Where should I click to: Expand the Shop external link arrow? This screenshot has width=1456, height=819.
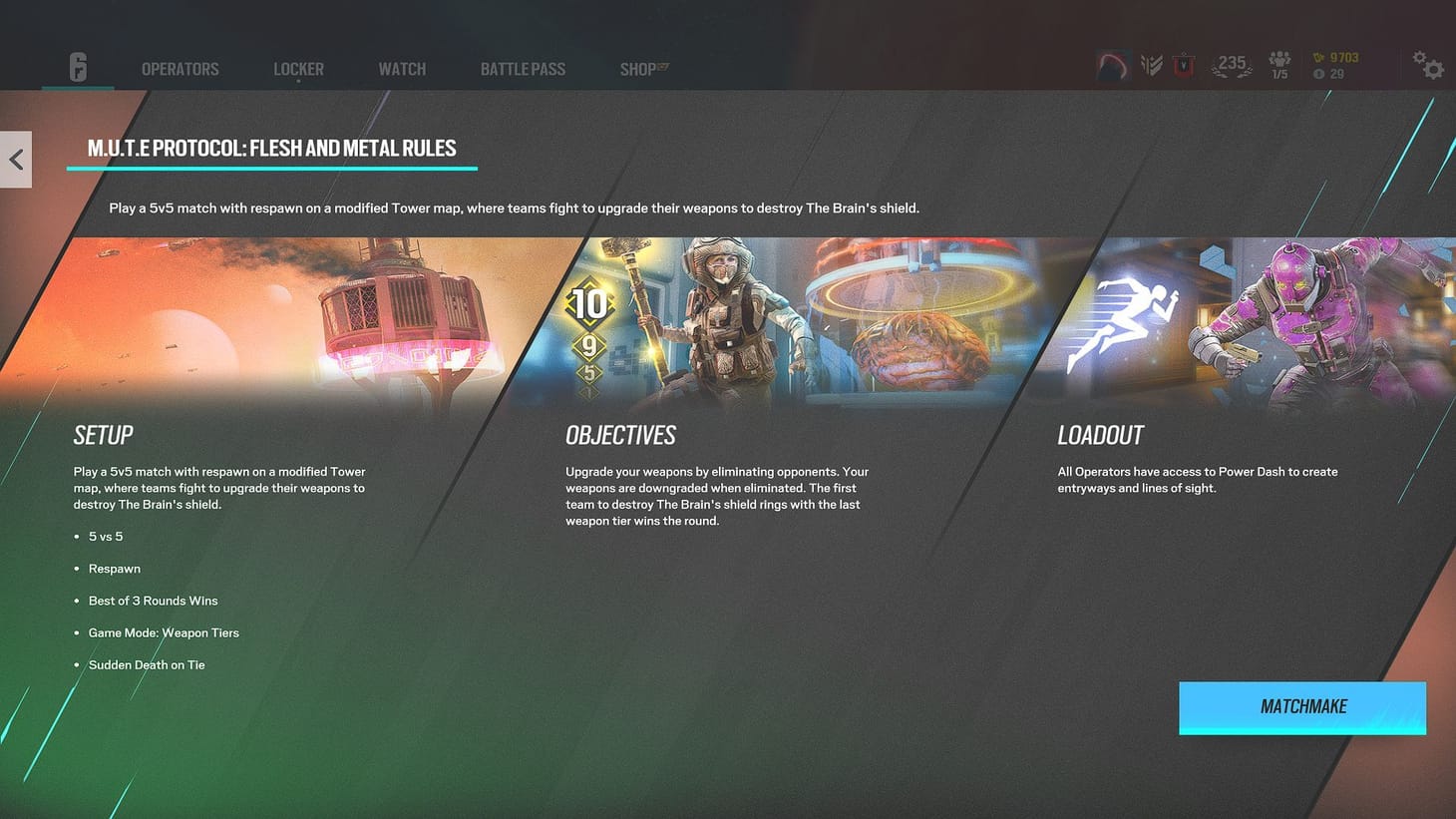click(660, 64)
